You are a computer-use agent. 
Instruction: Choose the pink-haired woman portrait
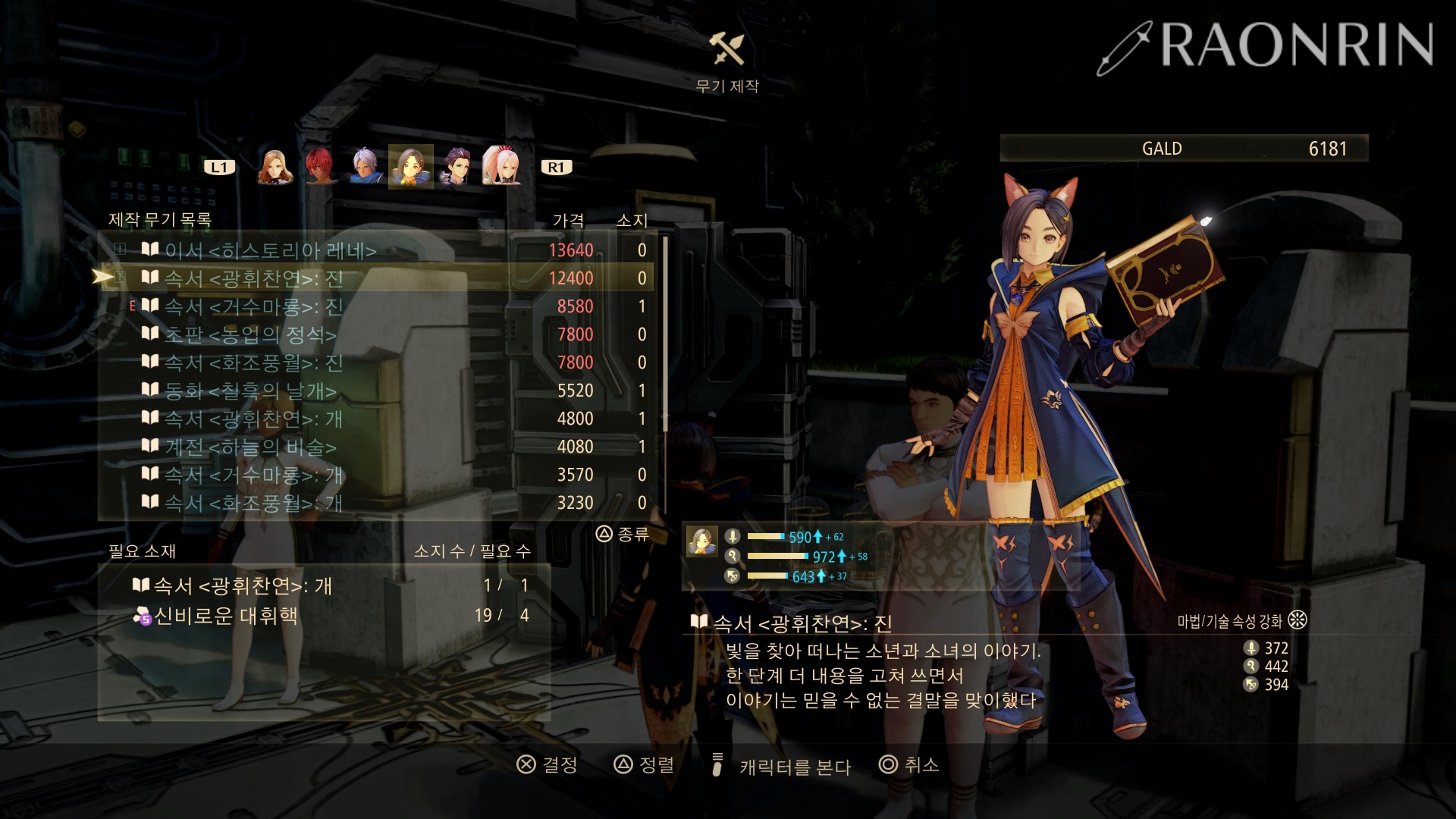500,167
